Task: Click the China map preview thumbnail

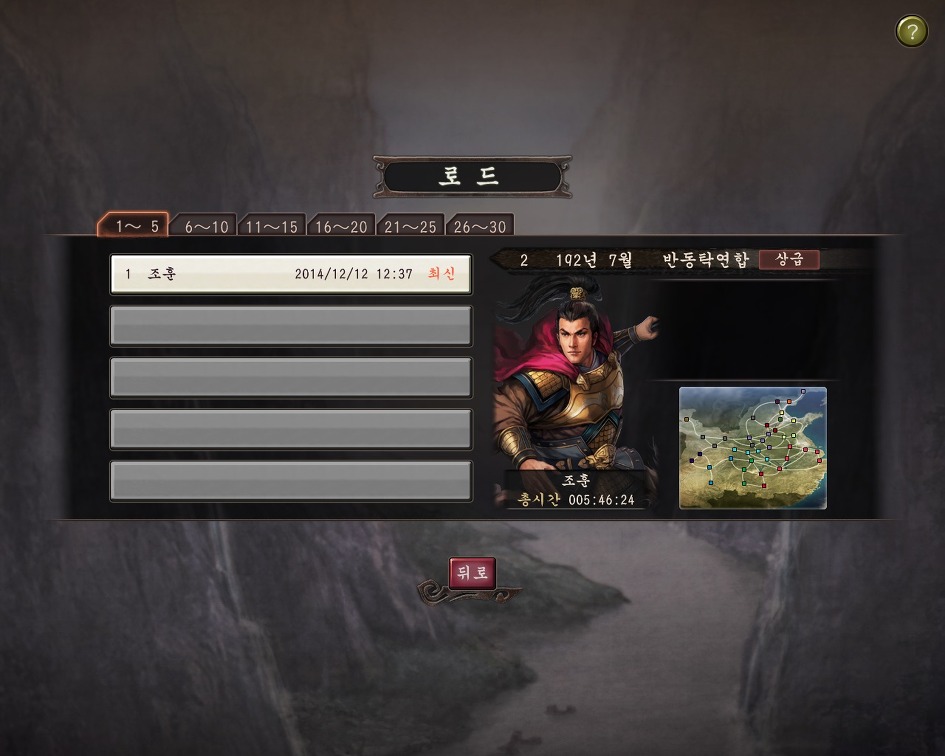Action: click(x=753, y=447)
